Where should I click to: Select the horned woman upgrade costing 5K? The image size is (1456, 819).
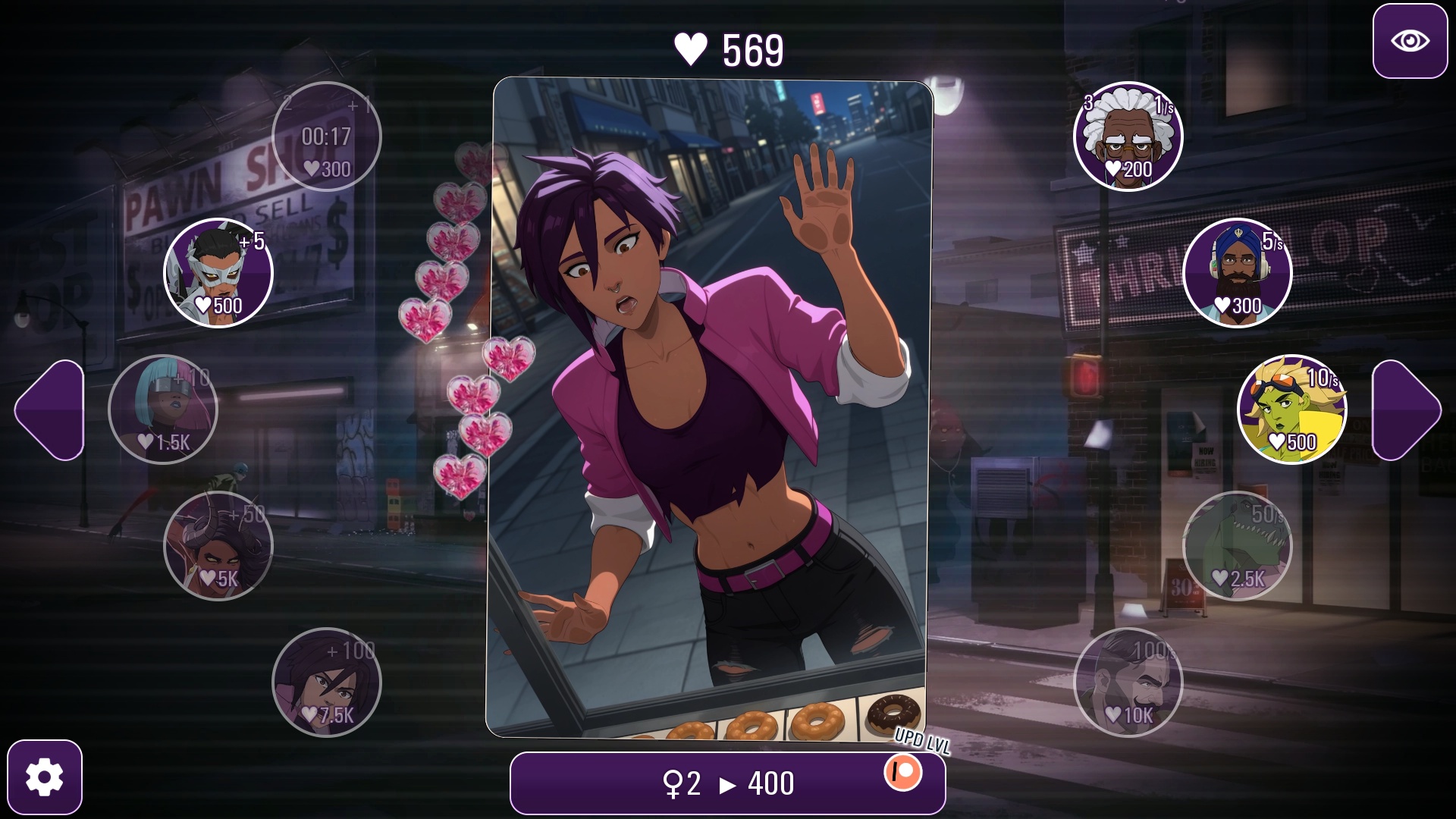click(218, 546)
